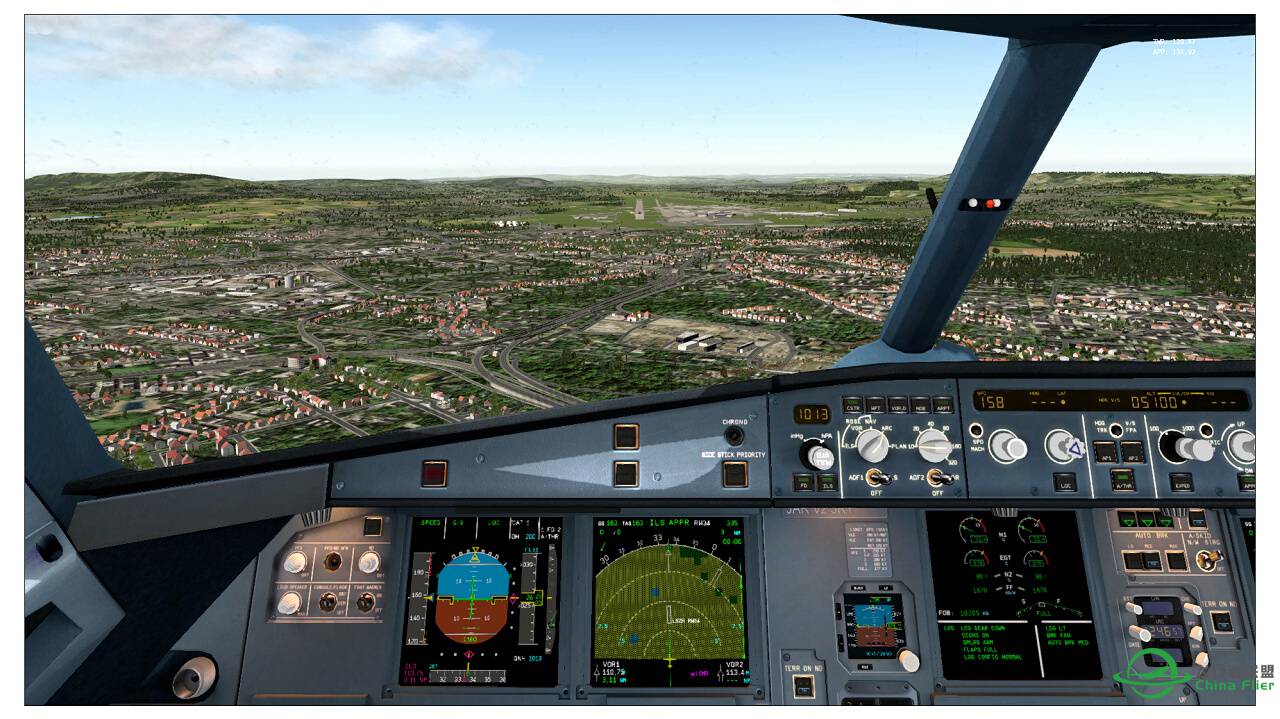1280x719 pixels.
Task: Switch on the ILS button
Action: (826, 482)
